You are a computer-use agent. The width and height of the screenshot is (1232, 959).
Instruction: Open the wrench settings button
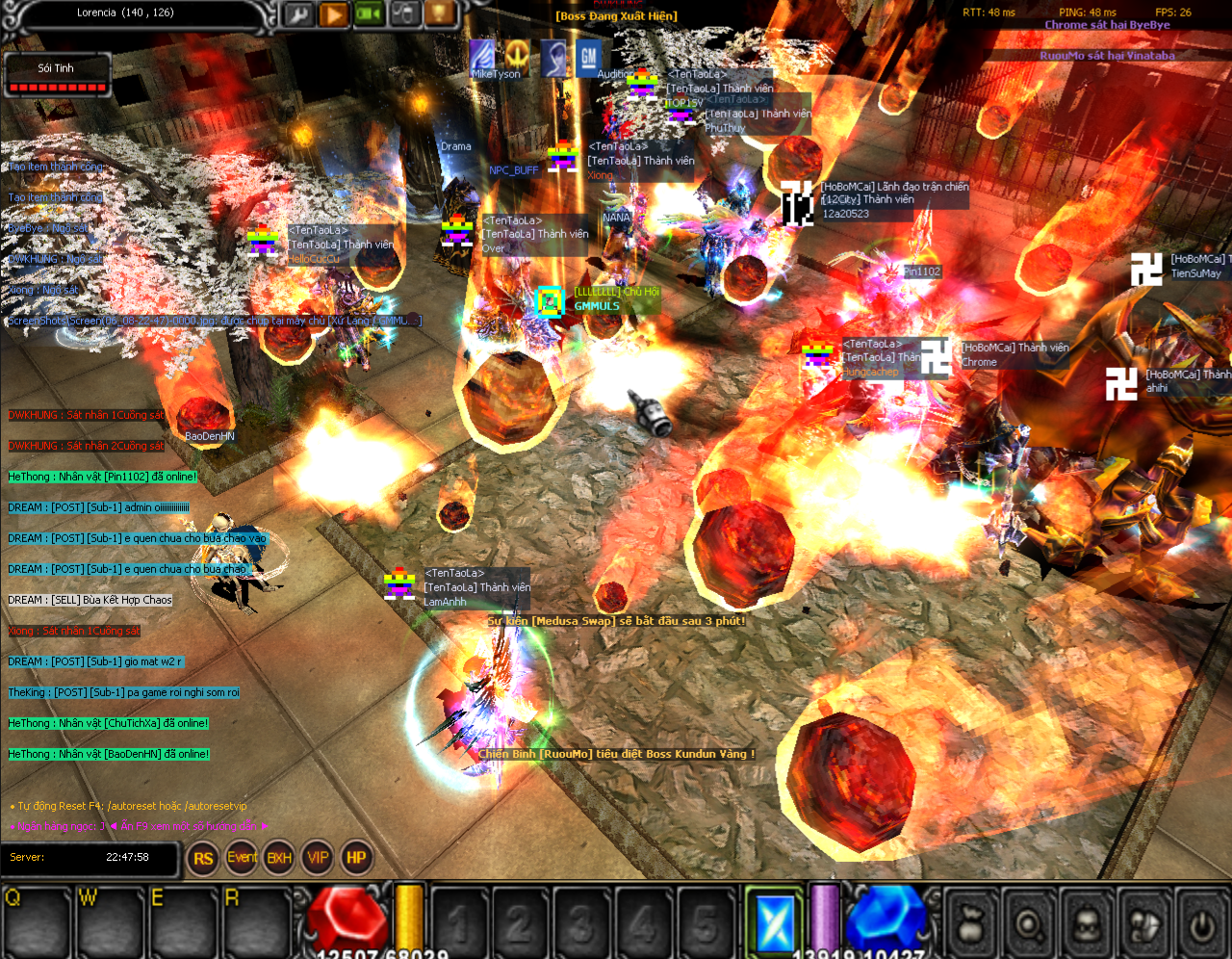point(297,13)
